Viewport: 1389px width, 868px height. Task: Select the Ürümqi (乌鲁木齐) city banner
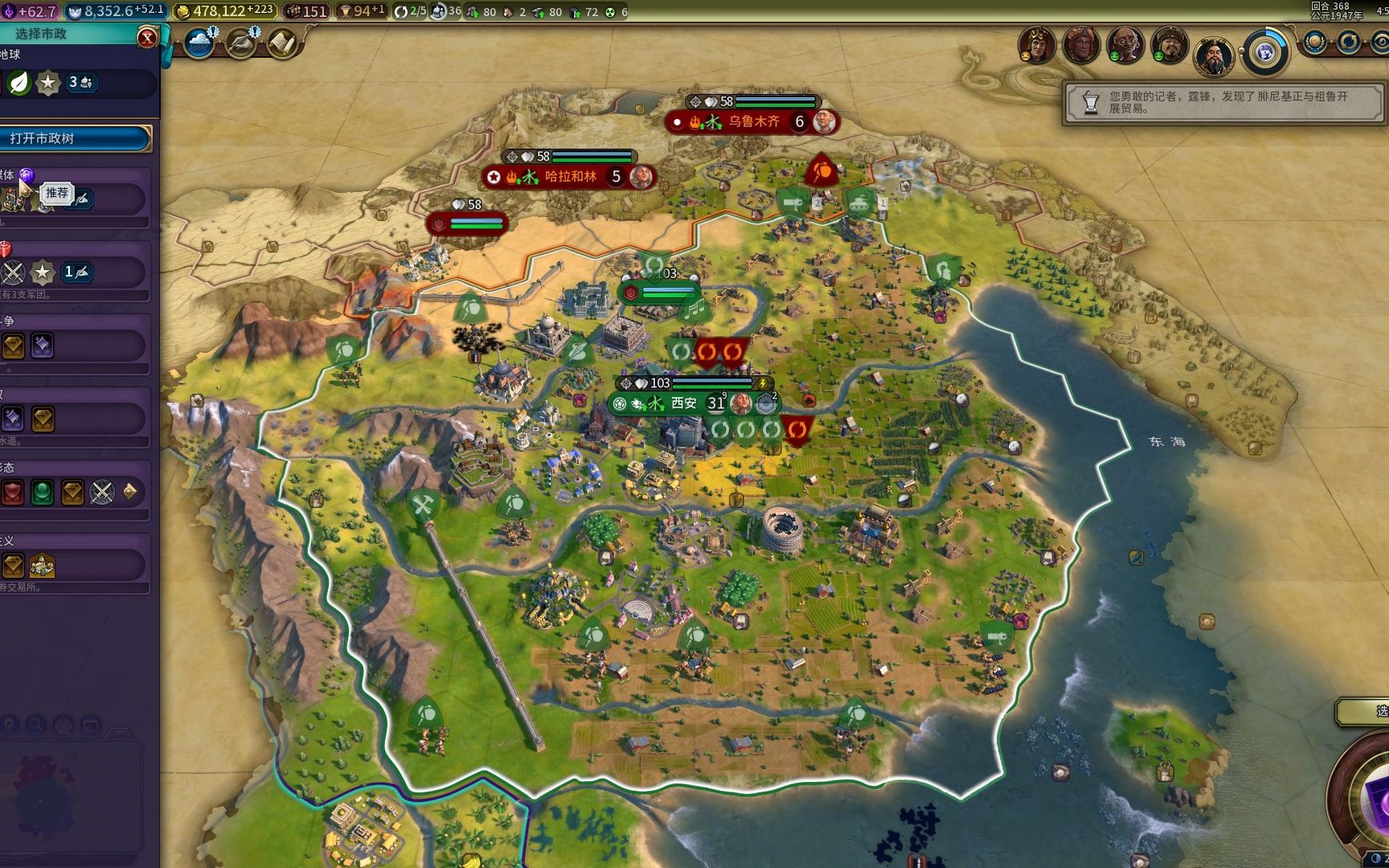pyautogui.click(x=752, y=121)
